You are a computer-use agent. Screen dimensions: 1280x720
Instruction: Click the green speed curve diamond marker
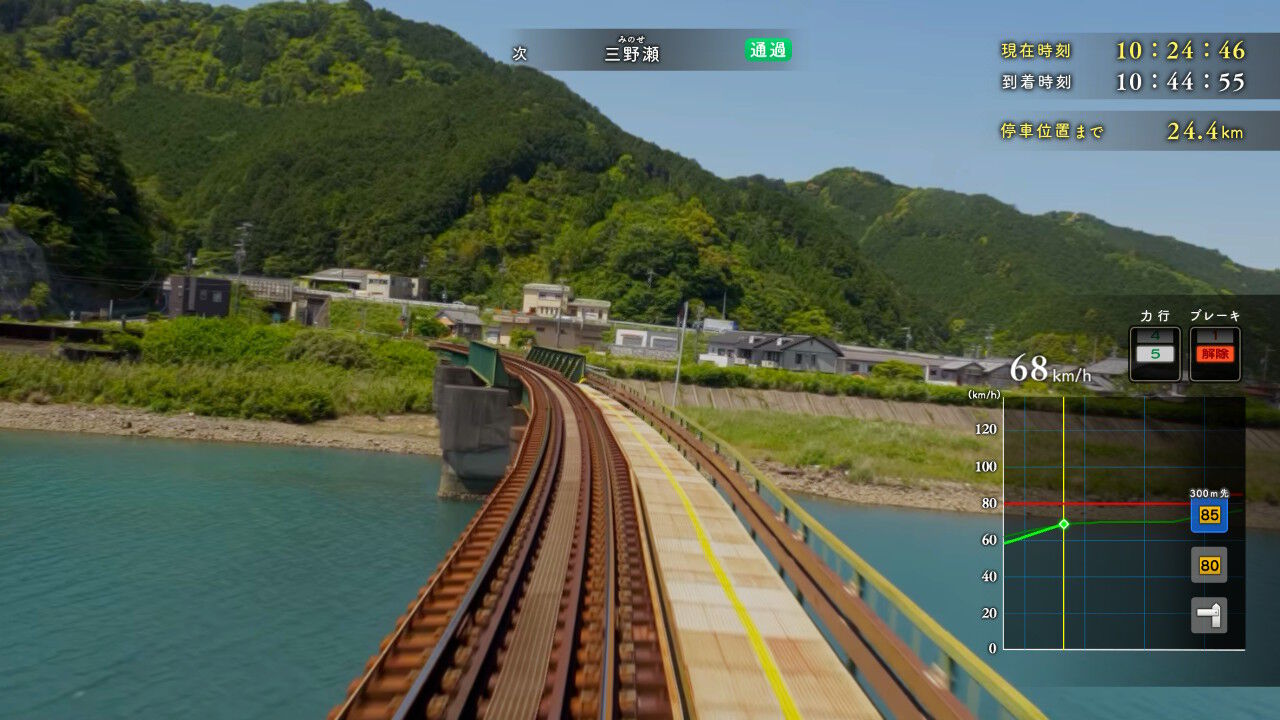click(1062, 522)
